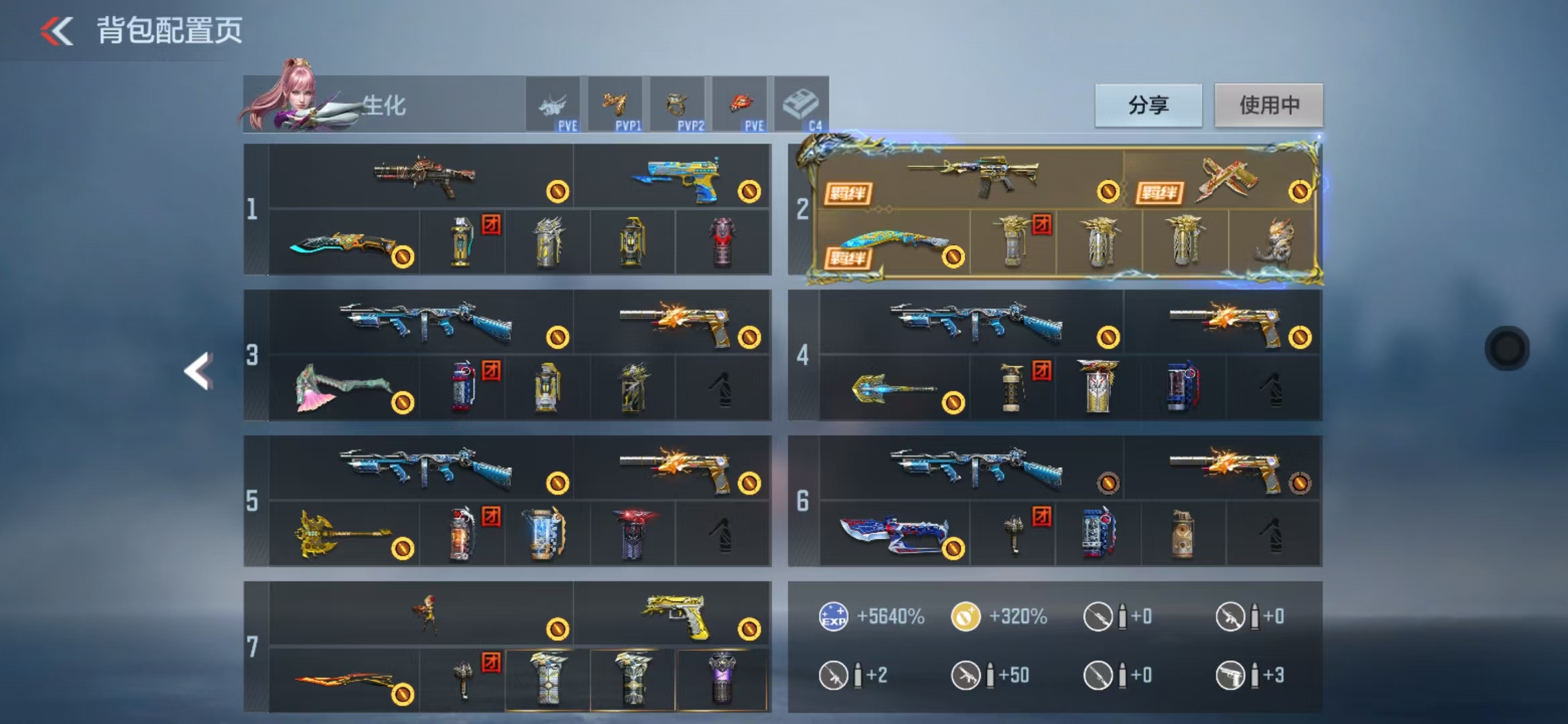
Task: Pick the yellow pistol in backpack 7
Action: point(675,614)
